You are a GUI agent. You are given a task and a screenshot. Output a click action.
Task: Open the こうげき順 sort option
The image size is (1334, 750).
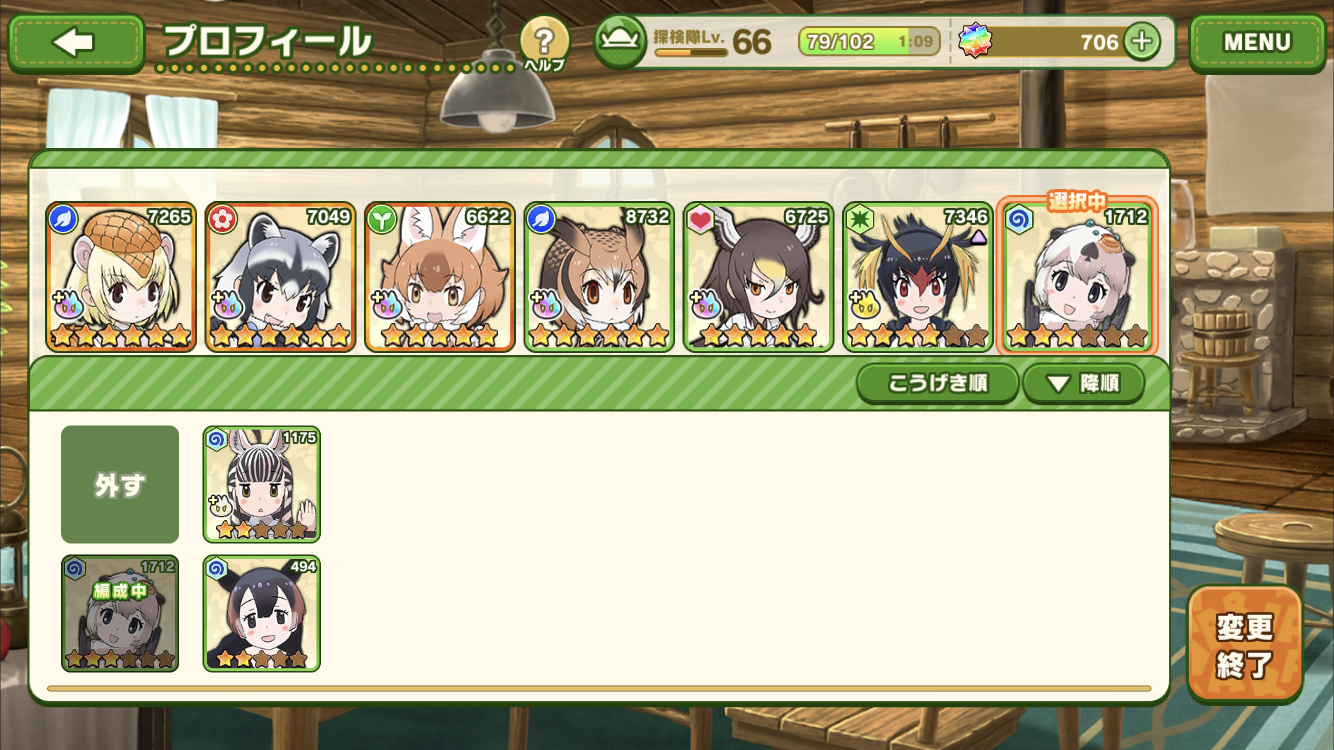pyautogui.click(x=937, y=383)
